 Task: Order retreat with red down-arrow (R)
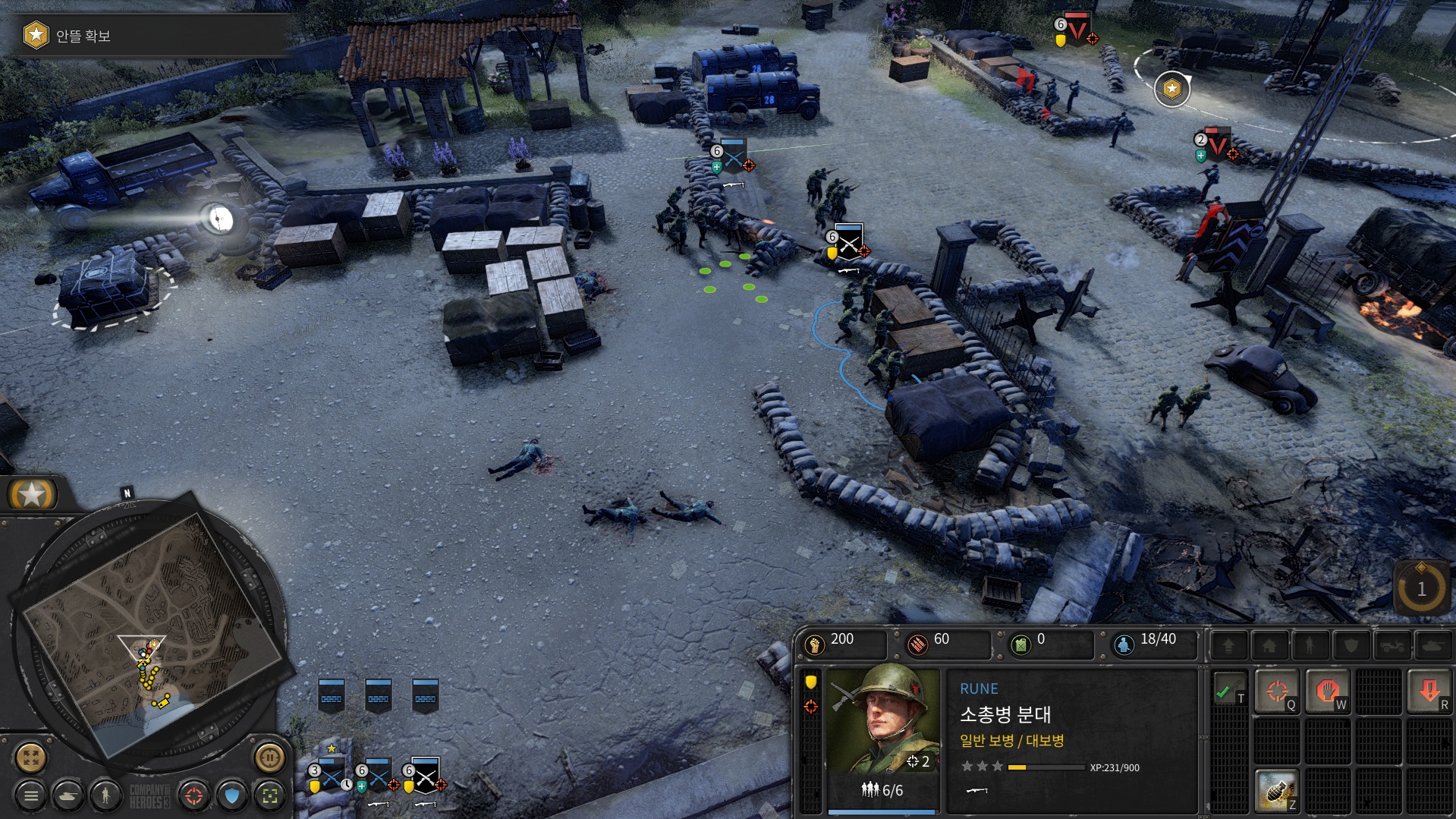pyautogui.click(x=1429, y=690)
